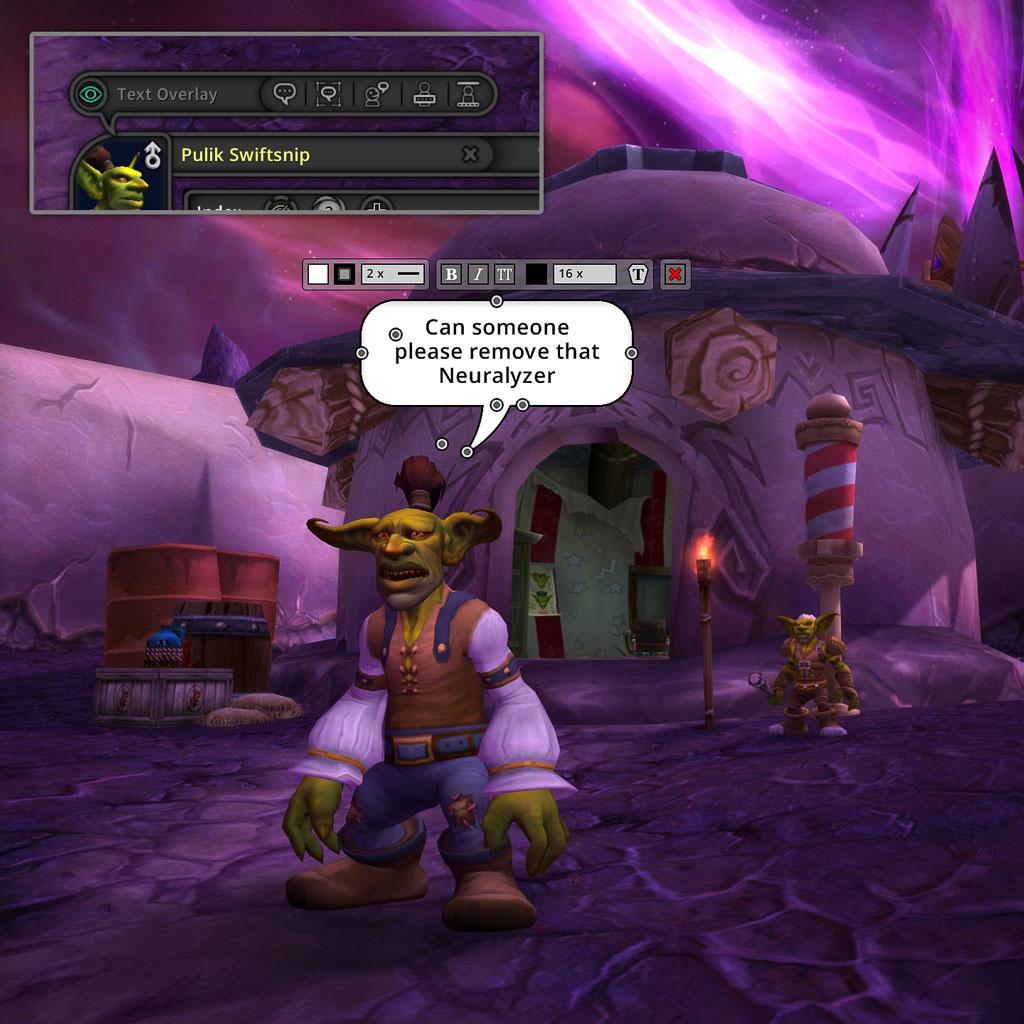Select the speech bubble overlay tool
This screenshot has width=1024, height=1024.
[x=284, y=94]
